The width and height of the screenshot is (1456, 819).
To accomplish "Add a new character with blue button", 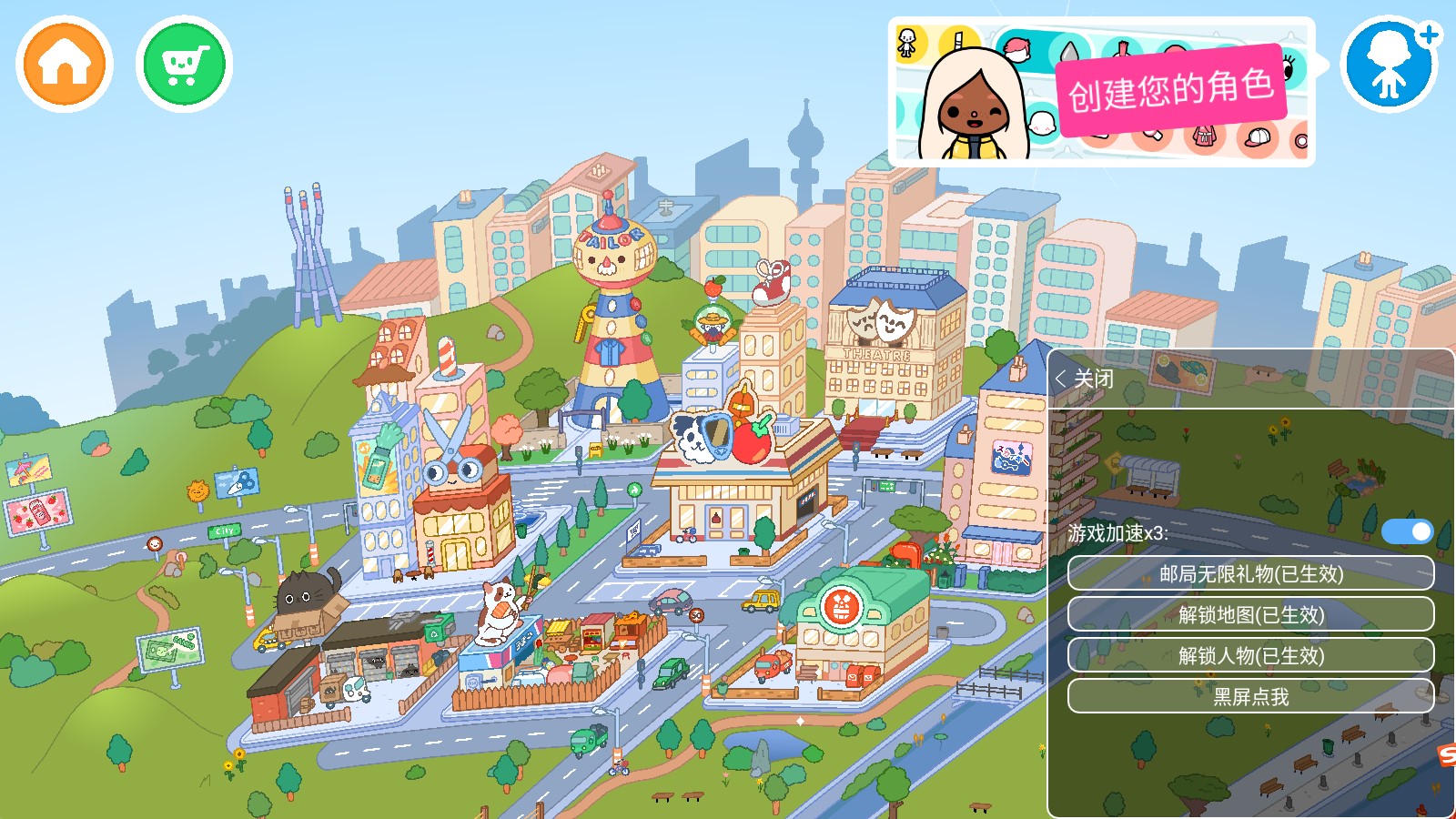I will (1390, 65).
